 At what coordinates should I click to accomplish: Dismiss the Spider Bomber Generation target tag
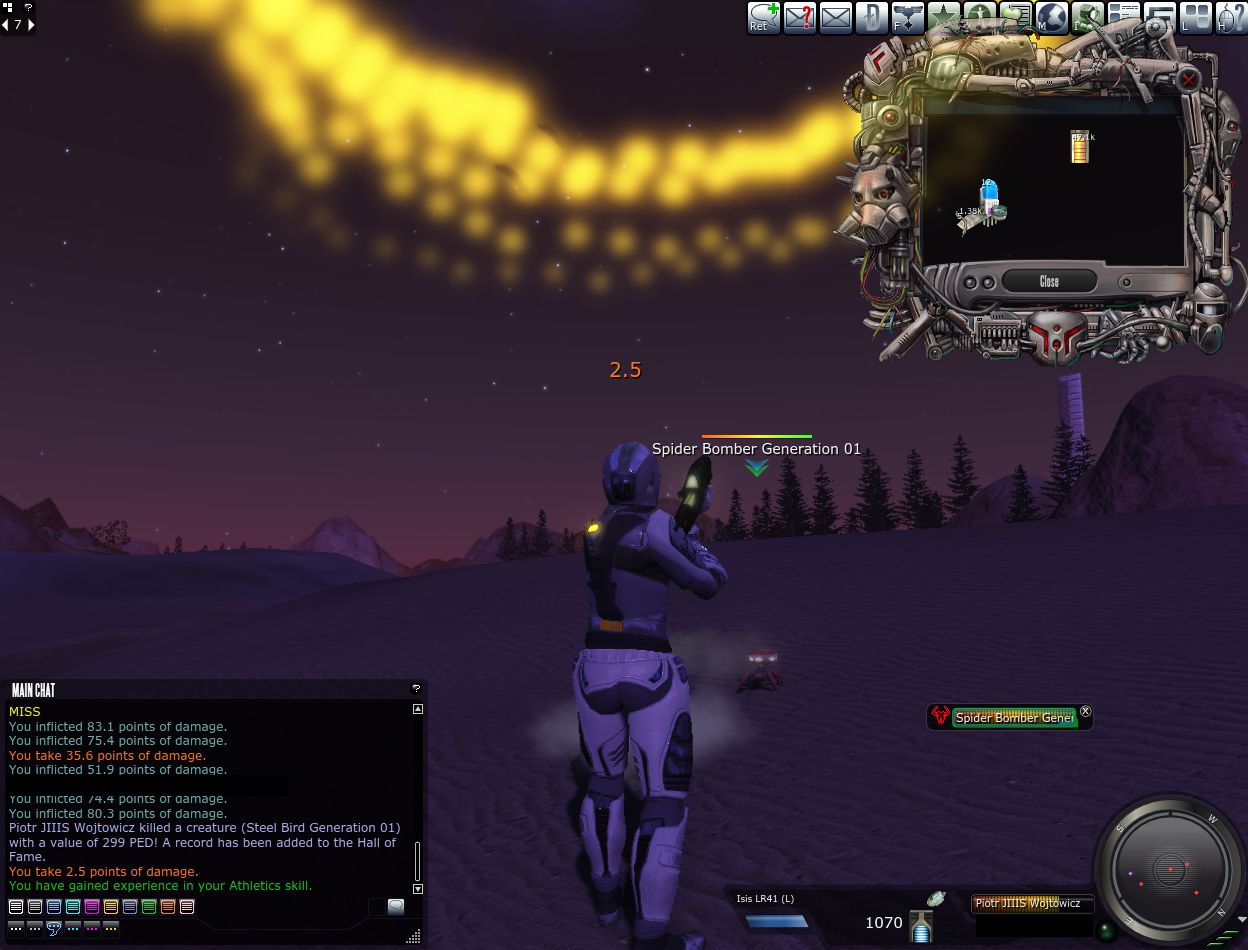tap(1086, 712)
